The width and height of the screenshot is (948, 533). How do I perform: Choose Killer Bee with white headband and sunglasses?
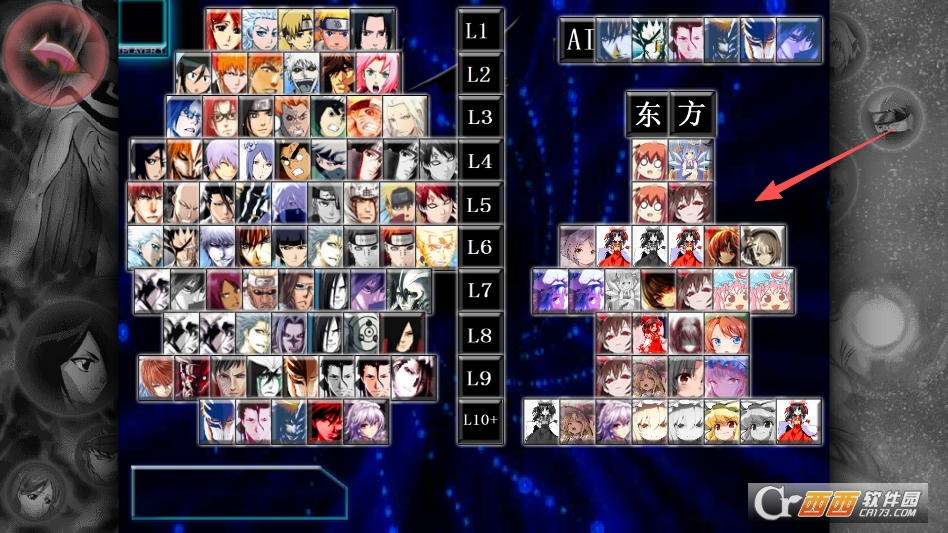pyautogui.click(x=263, y=289)
